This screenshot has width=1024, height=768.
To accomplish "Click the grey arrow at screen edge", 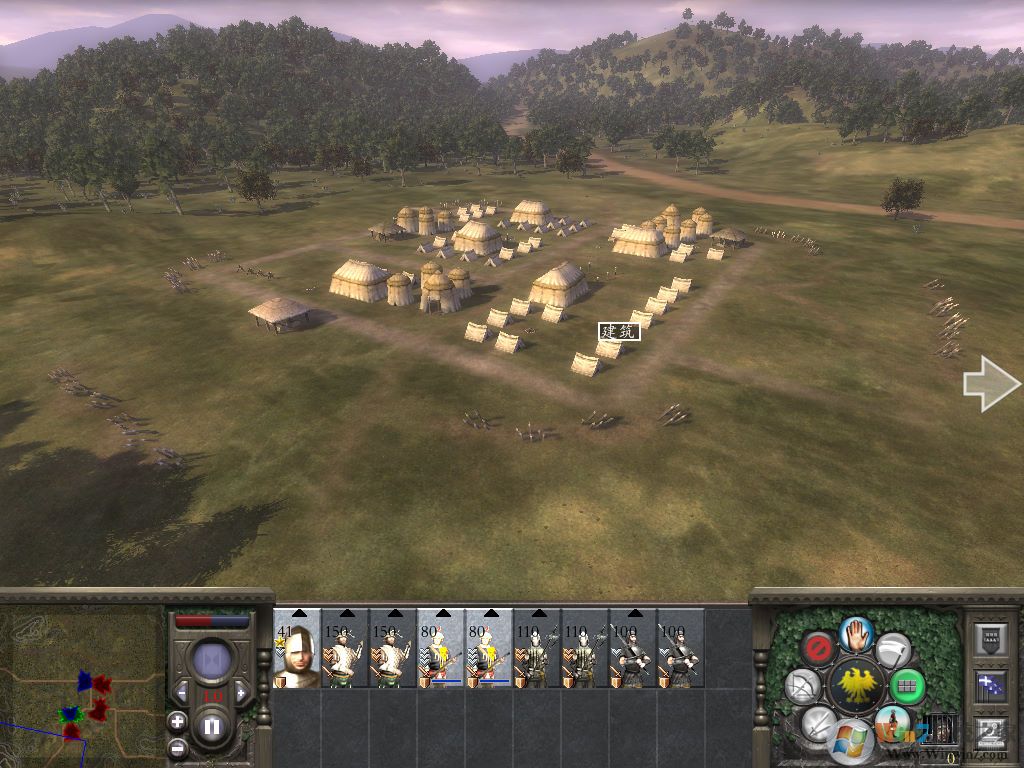I will click(990, 387).
